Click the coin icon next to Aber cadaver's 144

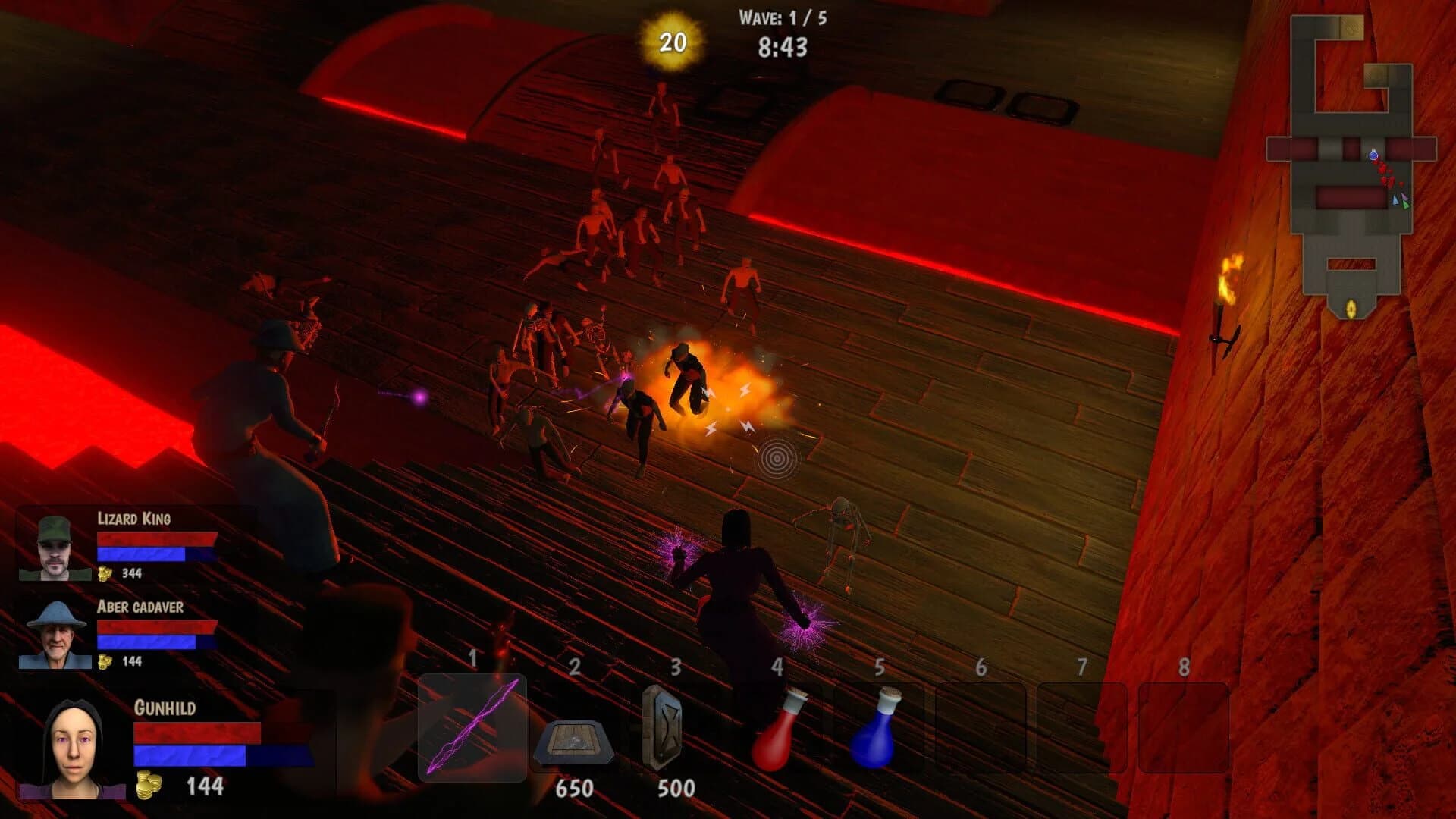[x=105, y=661]
